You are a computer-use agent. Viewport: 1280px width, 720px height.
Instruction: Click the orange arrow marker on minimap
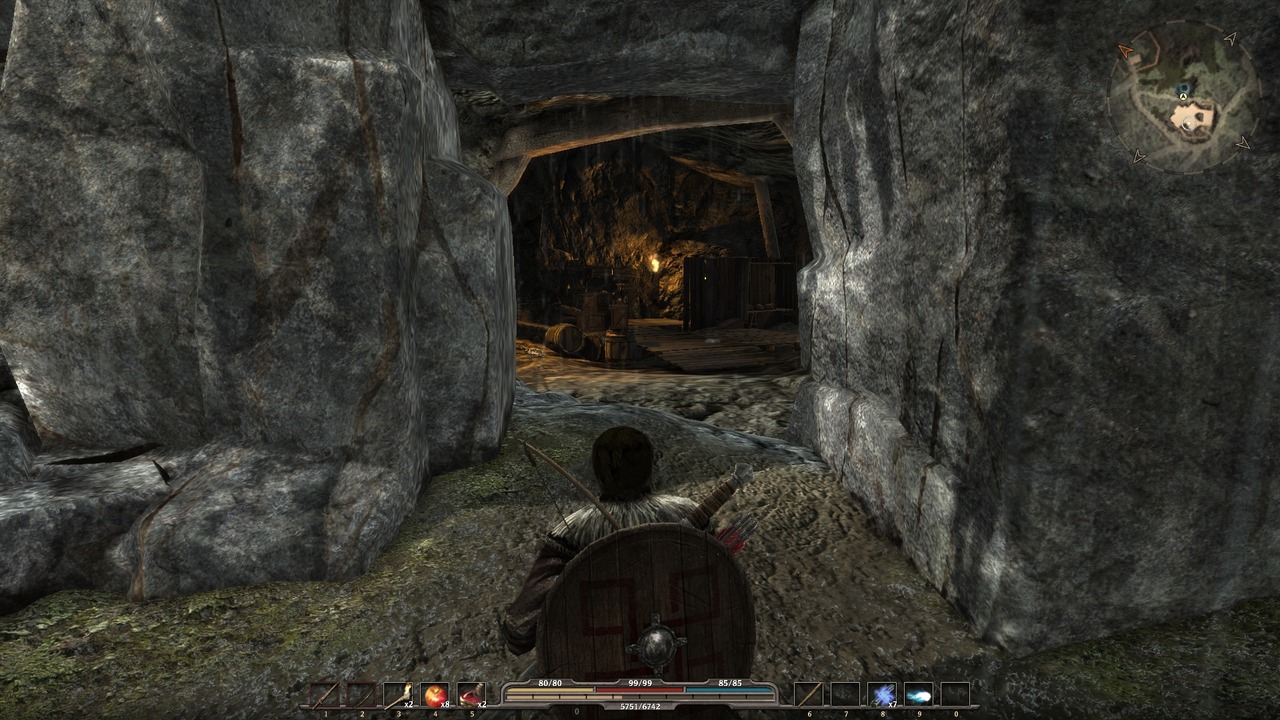click(1126, 50)
